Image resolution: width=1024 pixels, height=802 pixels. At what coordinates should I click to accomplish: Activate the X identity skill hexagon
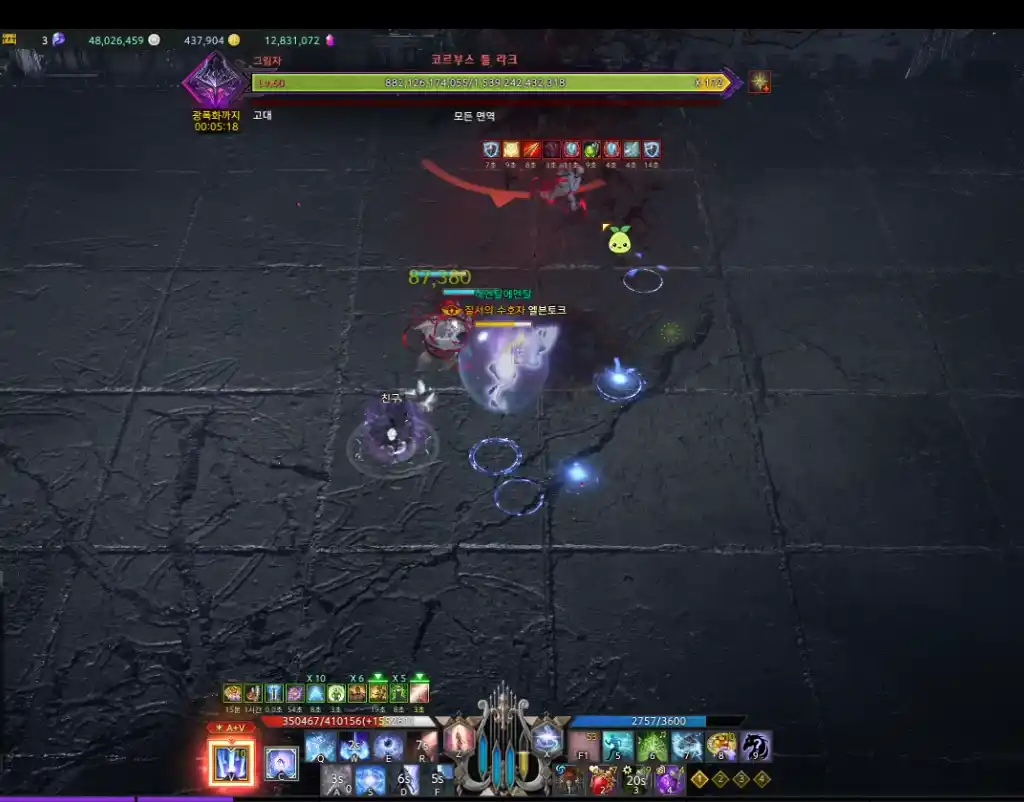546,739
